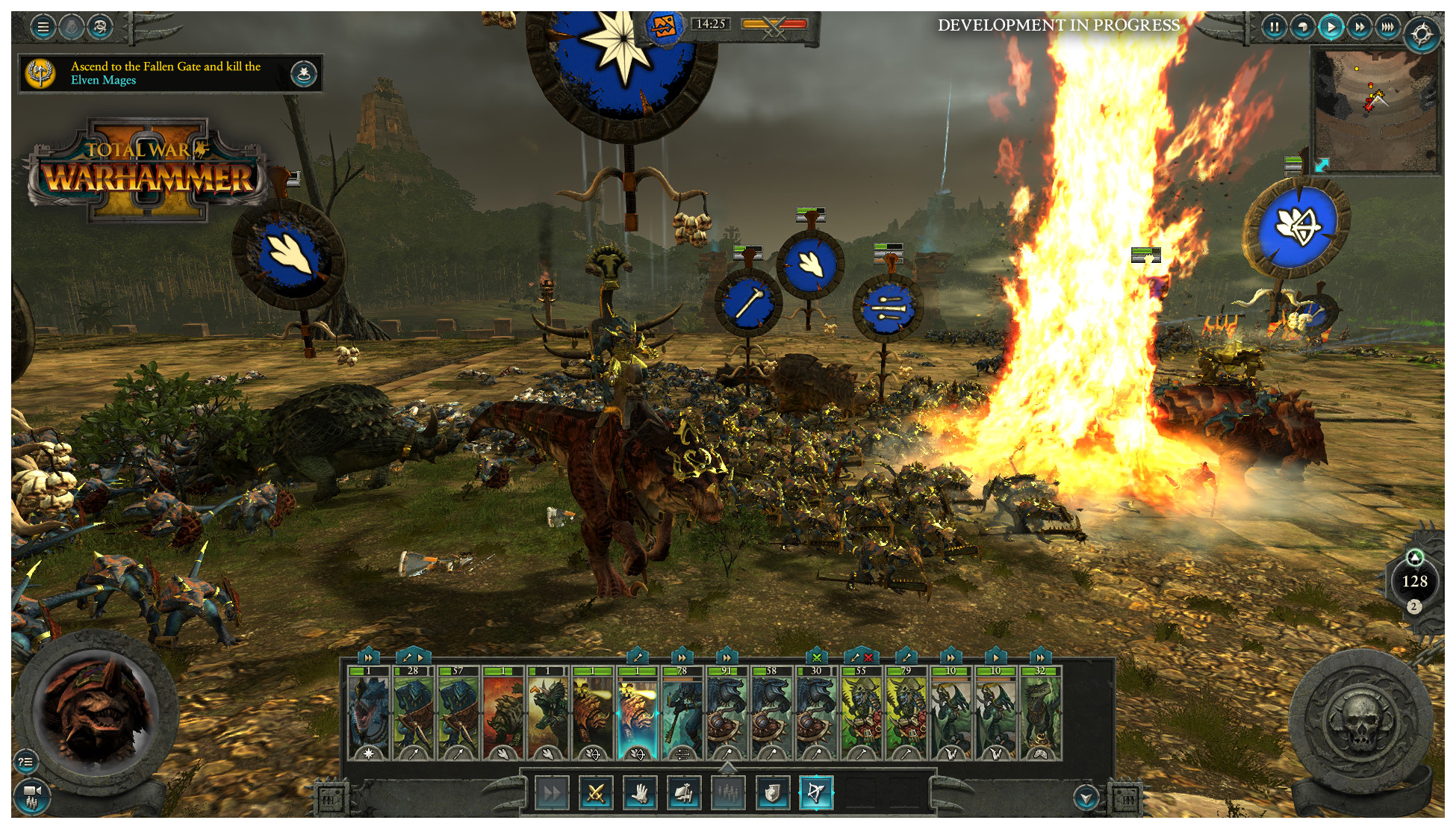1456x829 pixels.
Task: Click the battlefield minimap
Action: tap(1375, 109)
